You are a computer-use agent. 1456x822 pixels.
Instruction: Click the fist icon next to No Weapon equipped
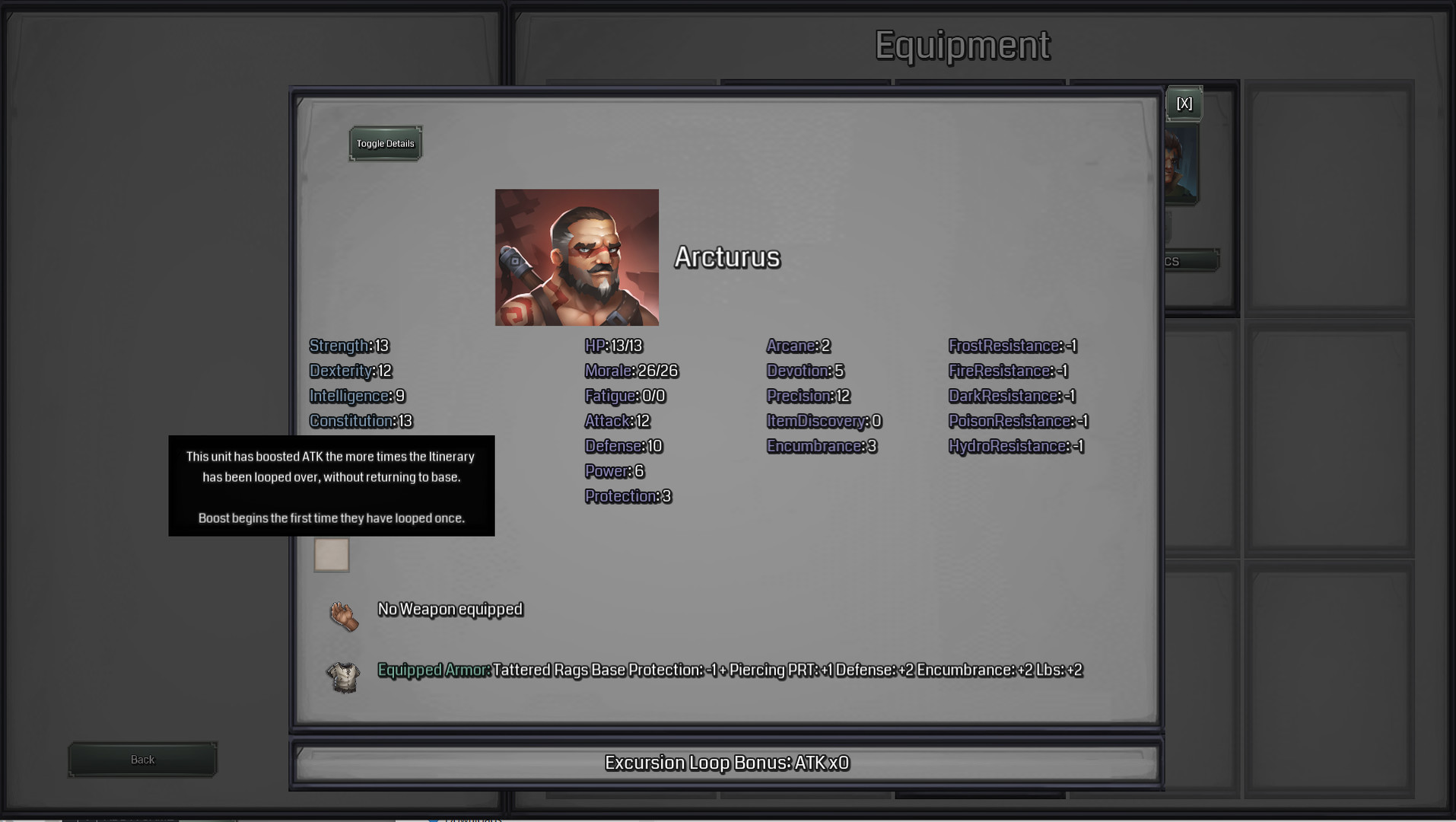[x=345, y=616]
